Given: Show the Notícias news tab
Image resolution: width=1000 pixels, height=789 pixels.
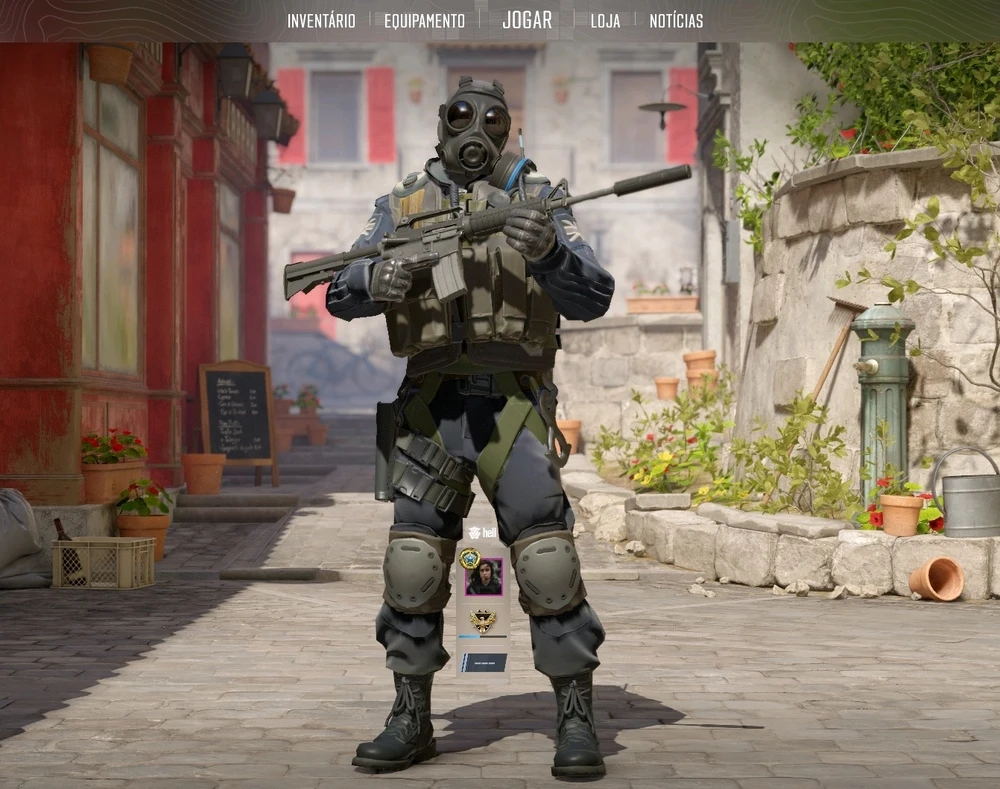Looking at the screenshot, I should tap(676, 21).
